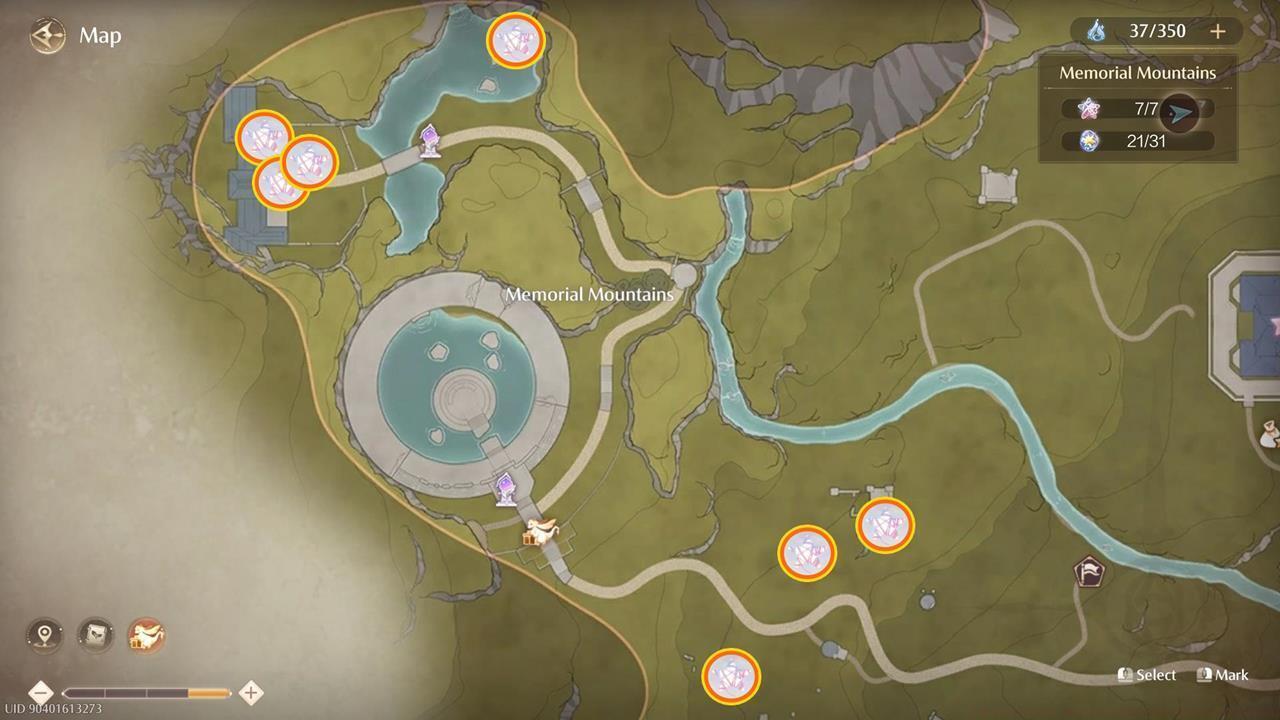Screen dimensions: 1280x720
Task: Expand the Memorial Mountains collectibles panel
Action: pyautogui.click(x=1137, y=72)
